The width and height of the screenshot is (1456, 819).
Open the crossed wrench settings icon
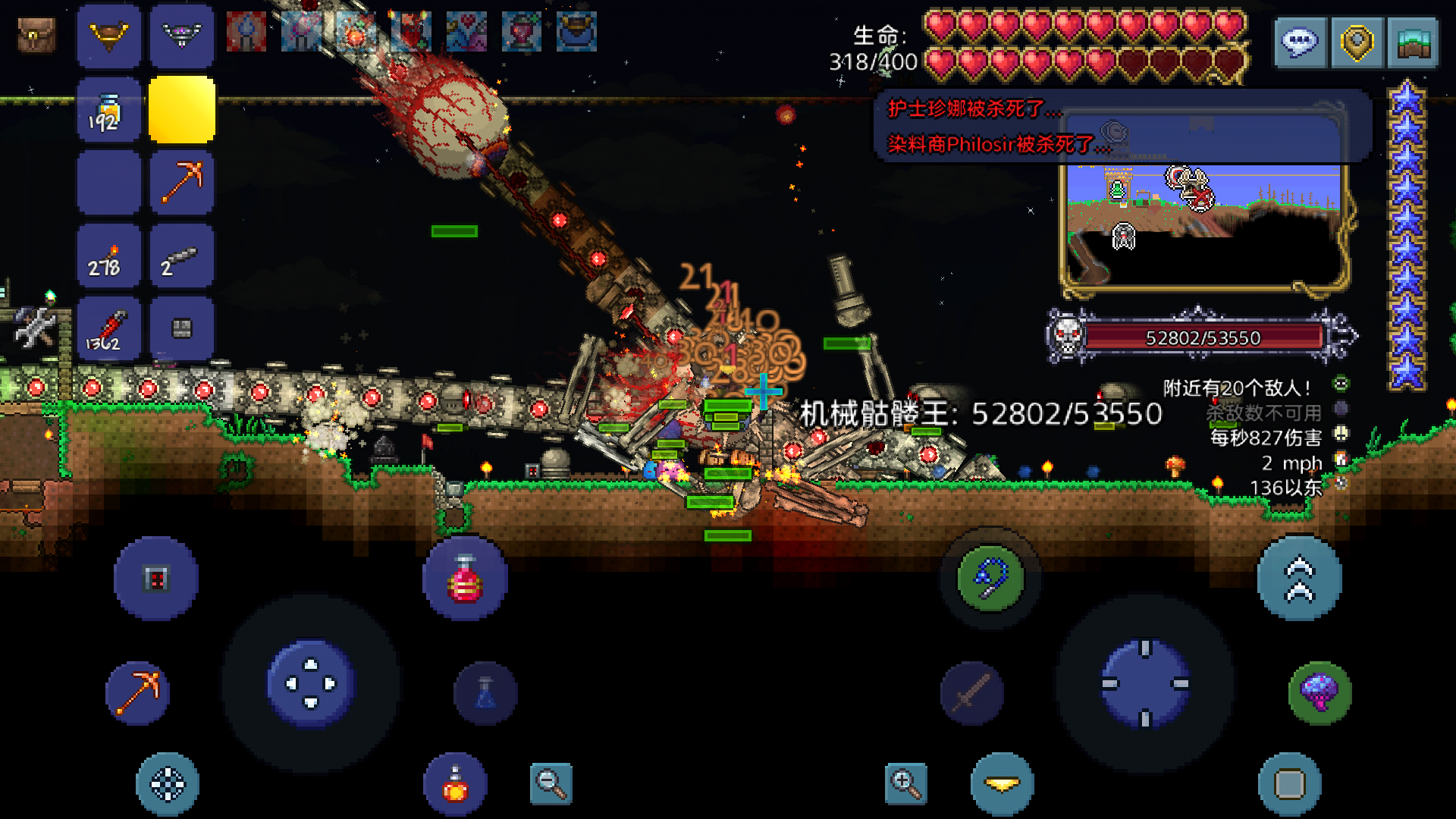click(x=35, y=328)
